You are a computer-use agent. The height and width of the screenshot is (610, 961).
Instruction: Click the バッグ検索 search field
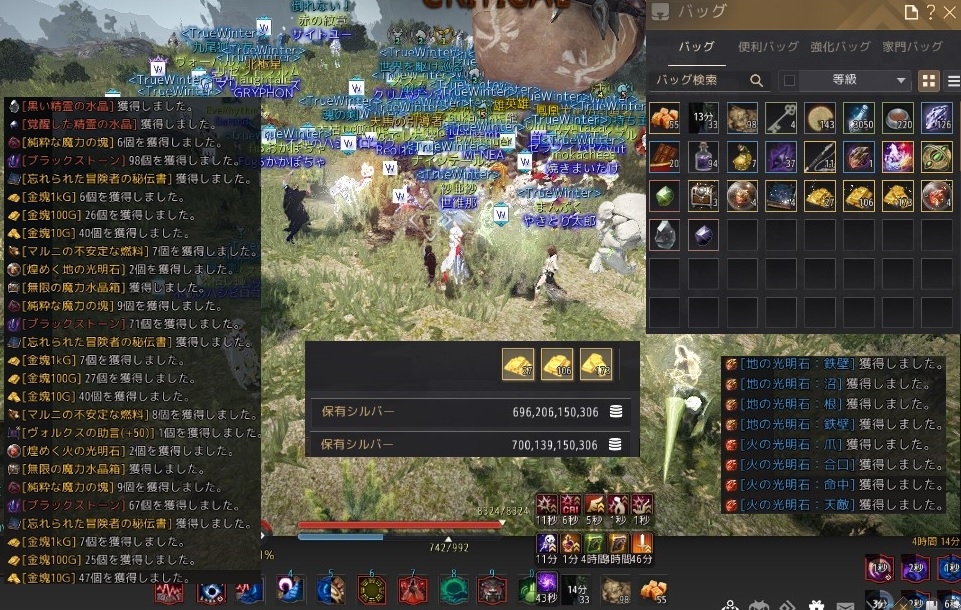tap(700, 80)
